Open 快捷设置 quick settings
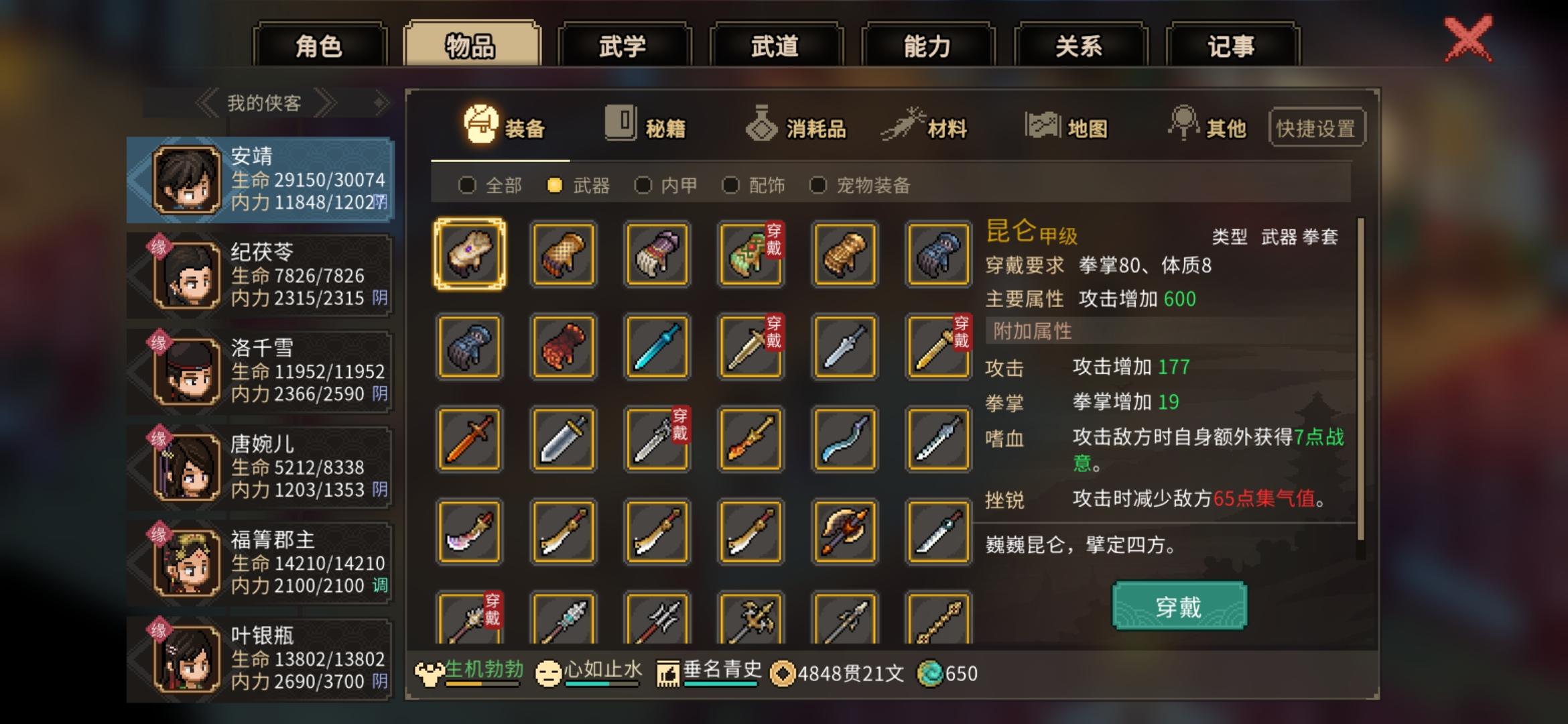This screenshot has height=724, width=1568. 1316,127
